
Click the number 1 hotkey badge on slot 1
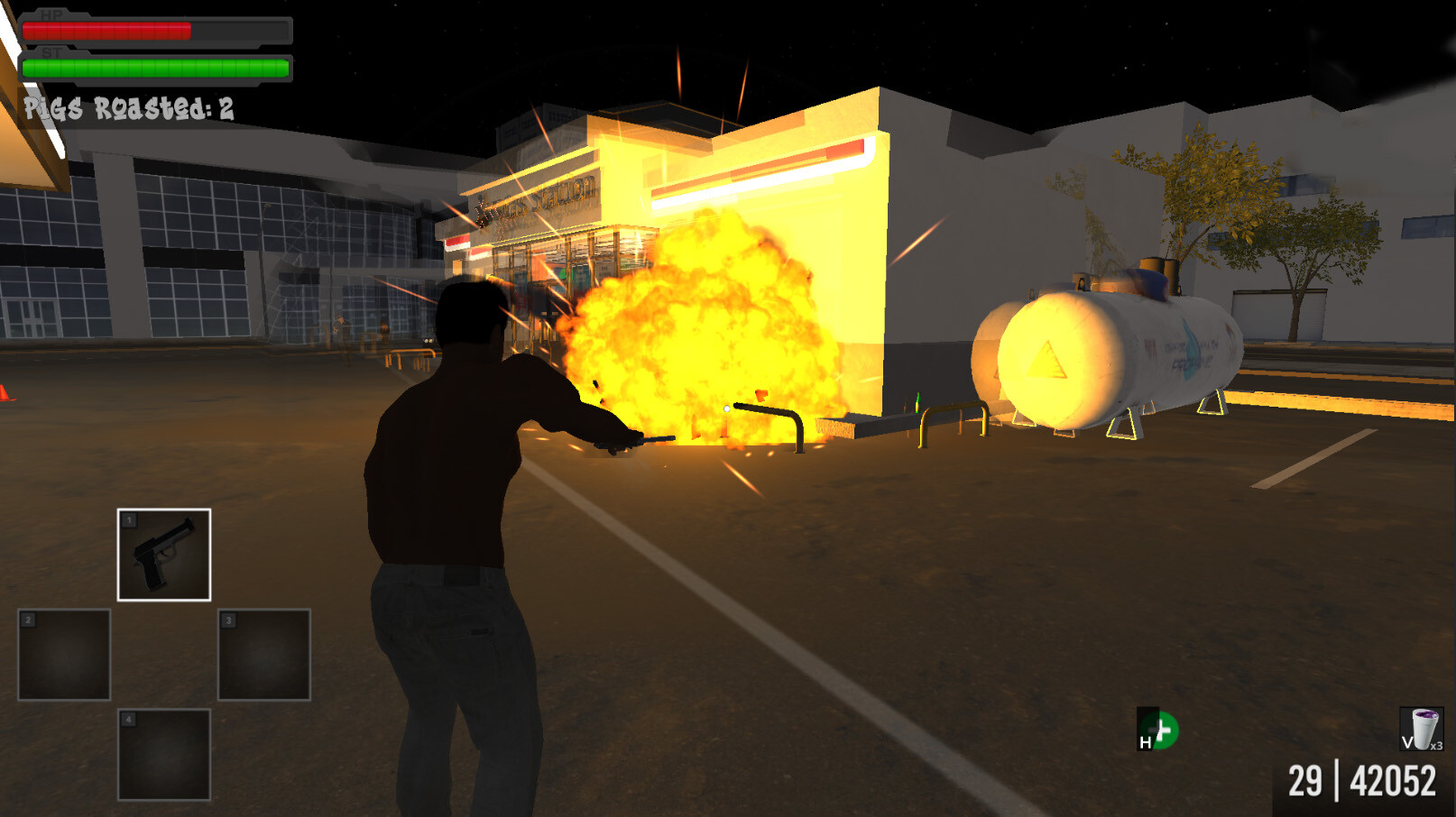pyautogui.click(x=129, y=519)
